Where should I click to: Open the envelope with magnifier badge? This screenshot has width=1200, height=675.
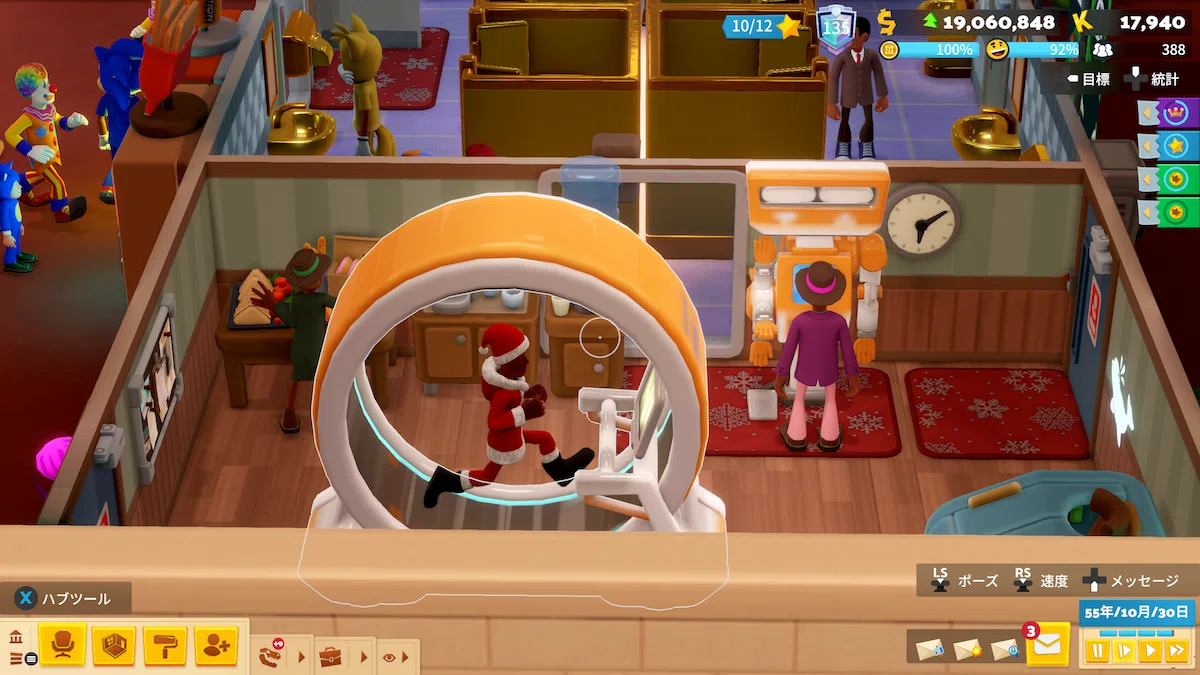coord(1004,649)
